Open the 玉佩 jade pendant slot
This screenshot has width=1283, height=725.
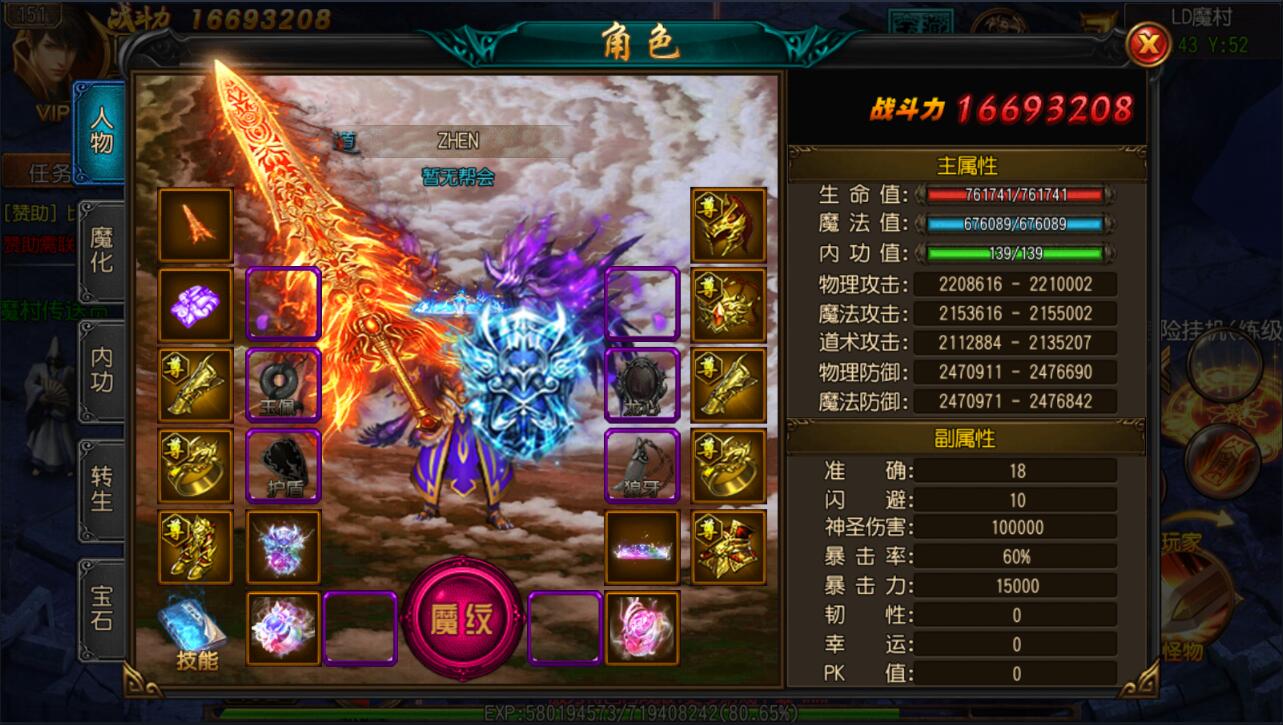point(284,386)
